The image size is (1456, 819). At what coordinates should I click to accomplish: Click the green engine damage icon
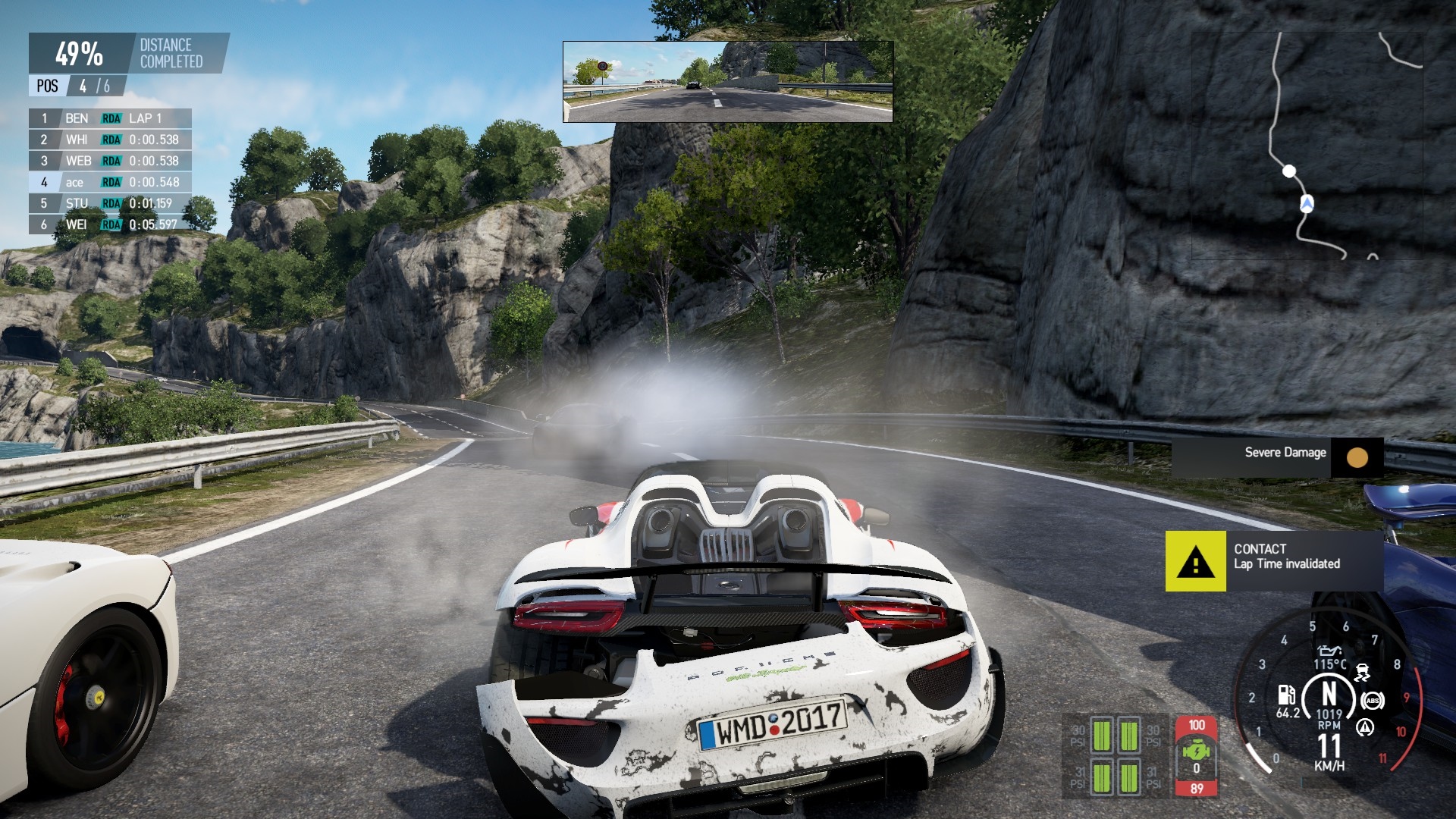pos(1196,752)
